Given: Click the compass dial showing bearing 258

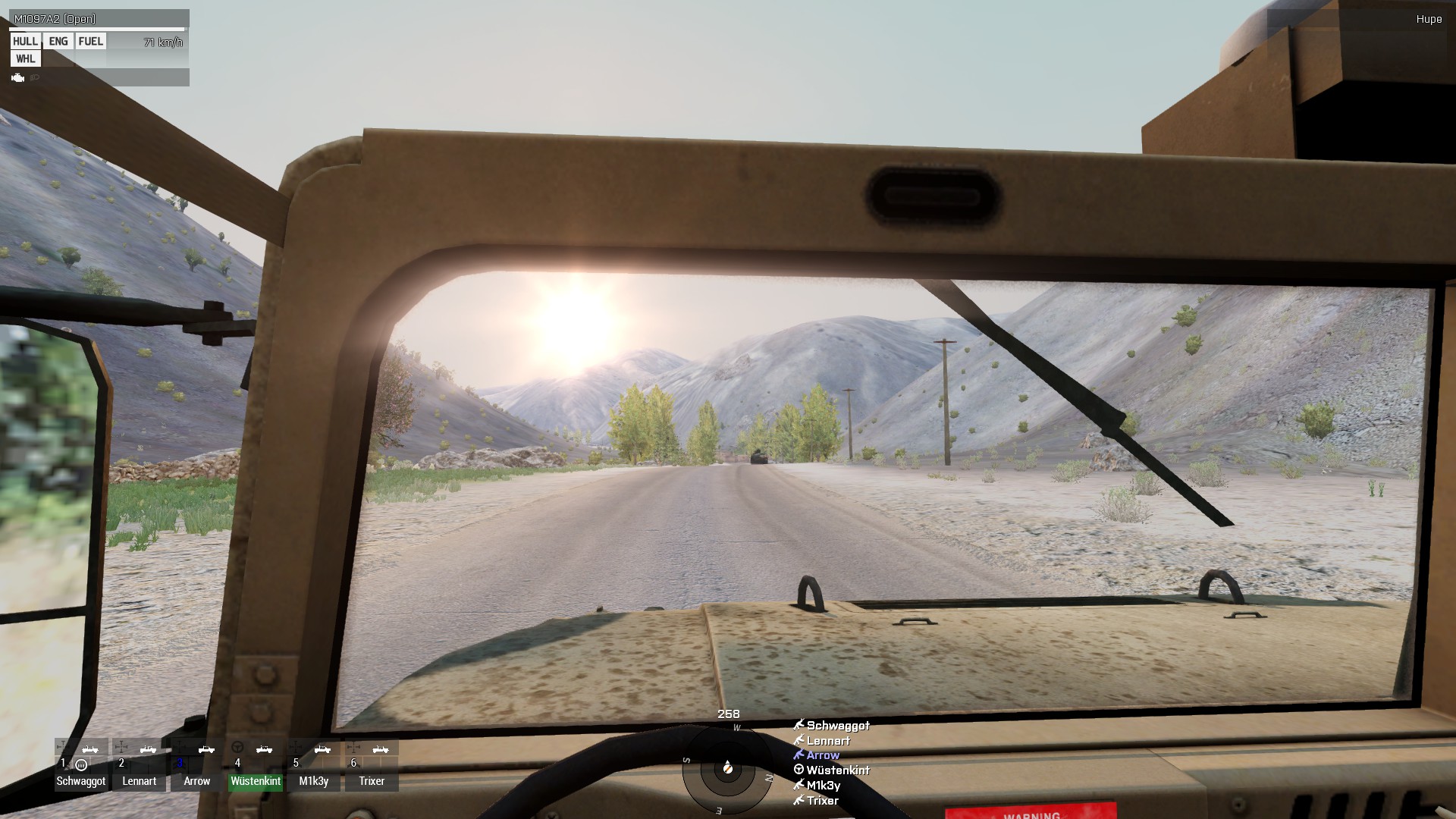Looking at the screenshot, I should click(726, 769).
